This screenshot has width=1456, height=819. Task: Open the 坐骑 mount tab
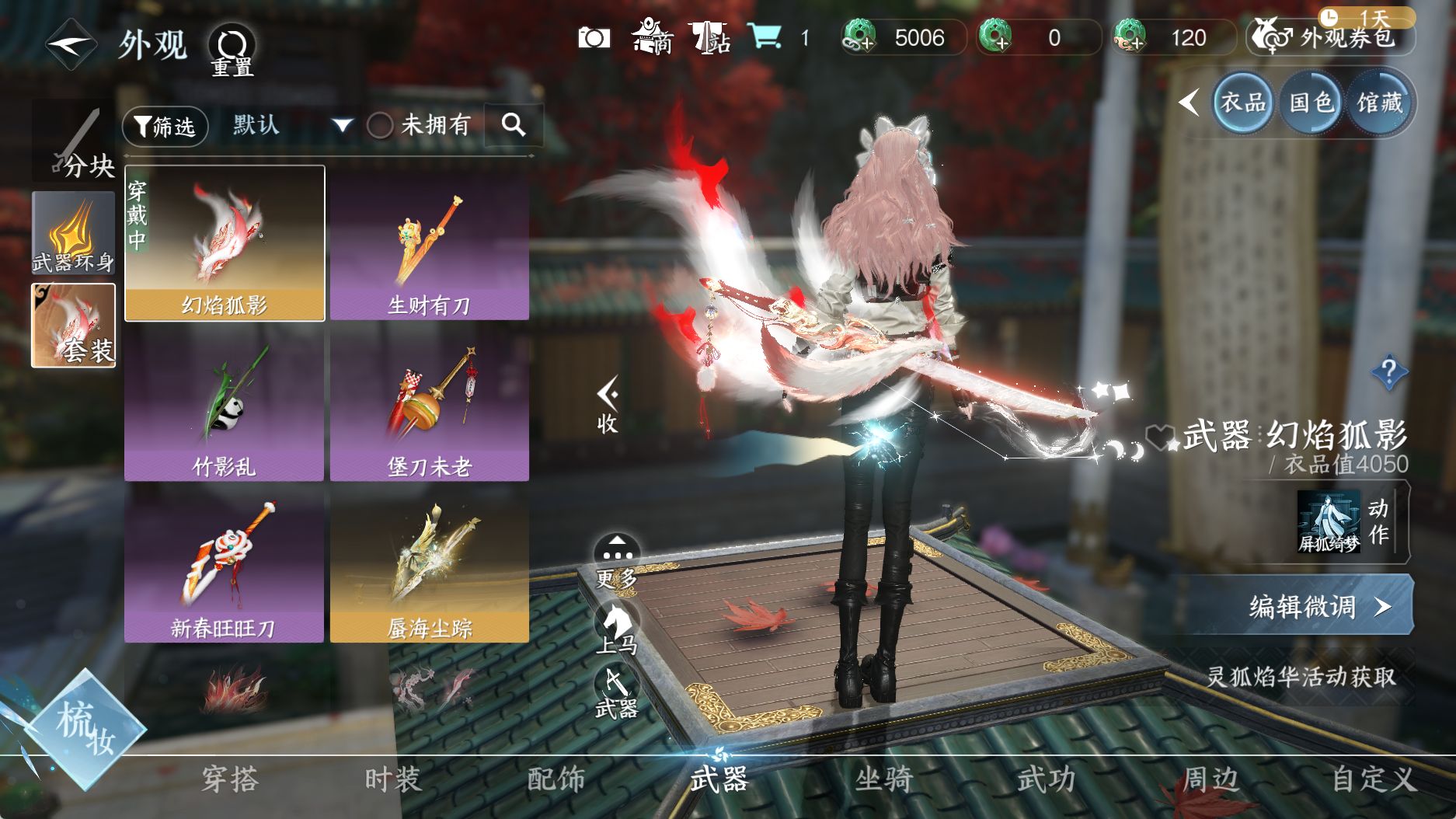[883, 779]
